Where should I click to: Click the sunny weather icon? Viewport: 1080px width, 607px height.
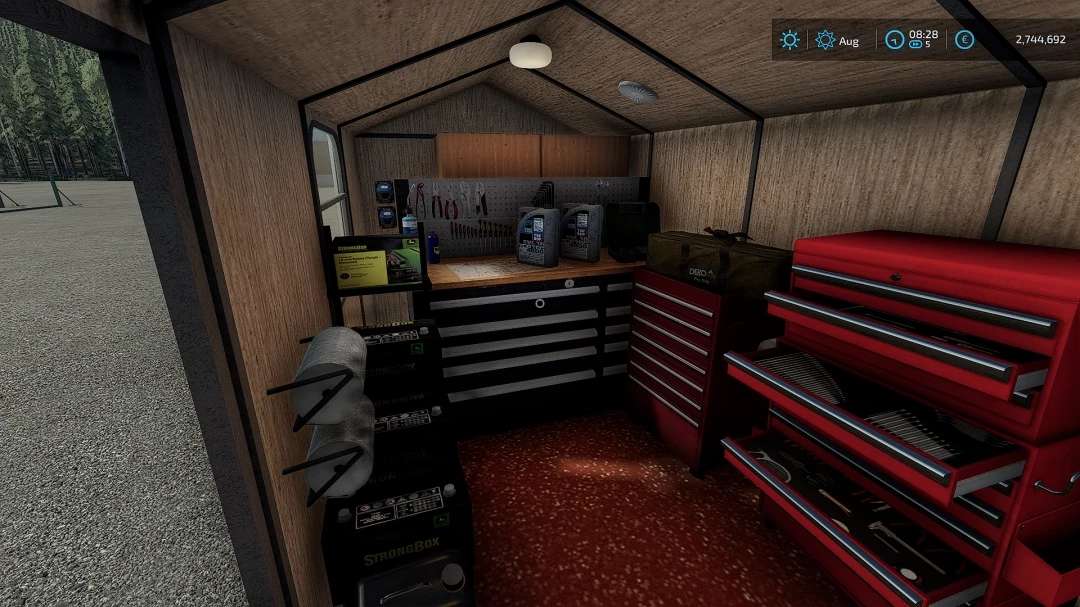coord(790,40)
